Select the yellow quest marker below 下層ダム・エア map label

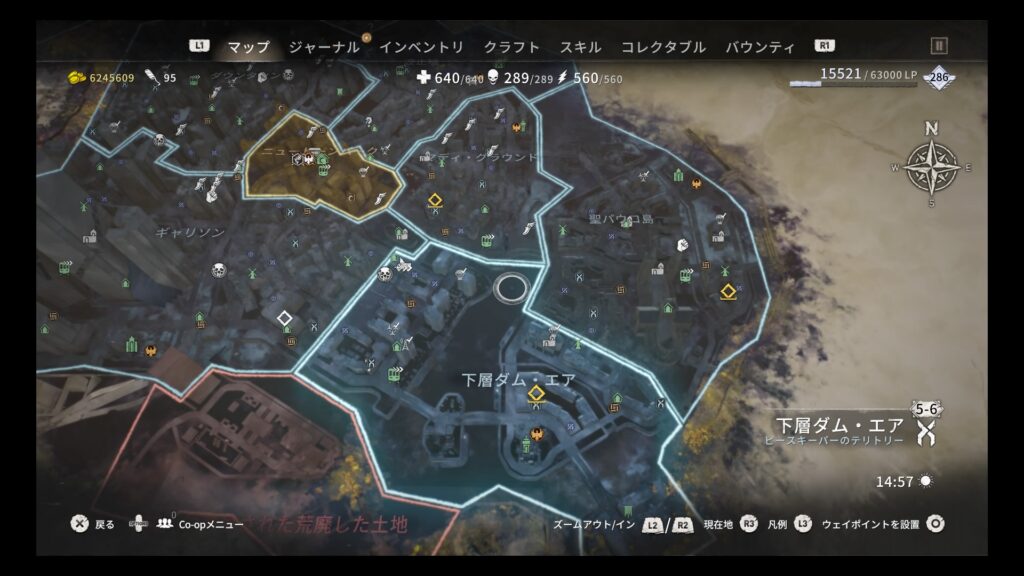click(x=536, y=395)
